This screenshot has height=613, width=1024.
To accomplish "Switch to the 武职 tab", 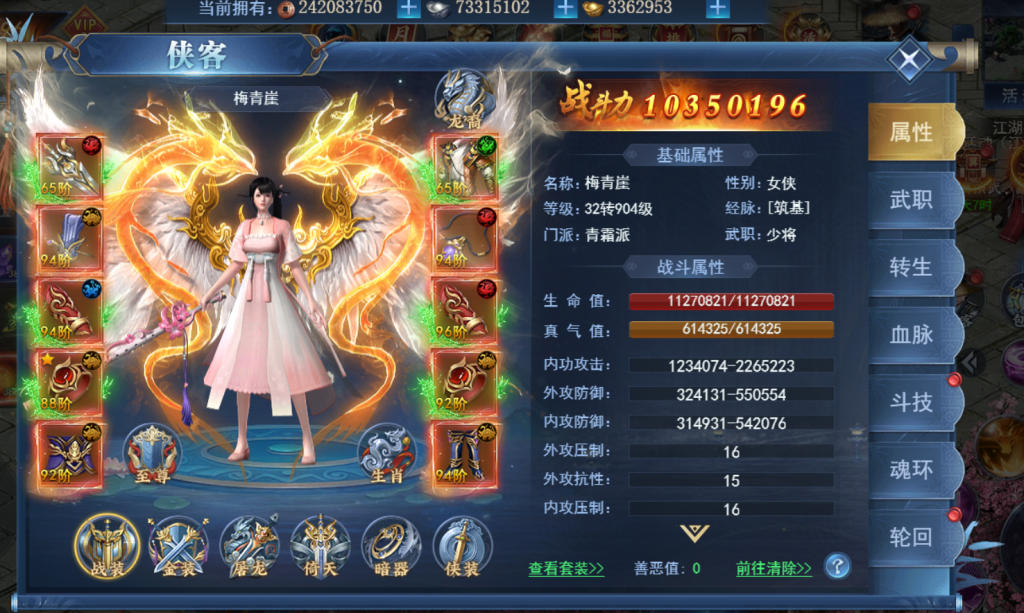I will 911,200.
